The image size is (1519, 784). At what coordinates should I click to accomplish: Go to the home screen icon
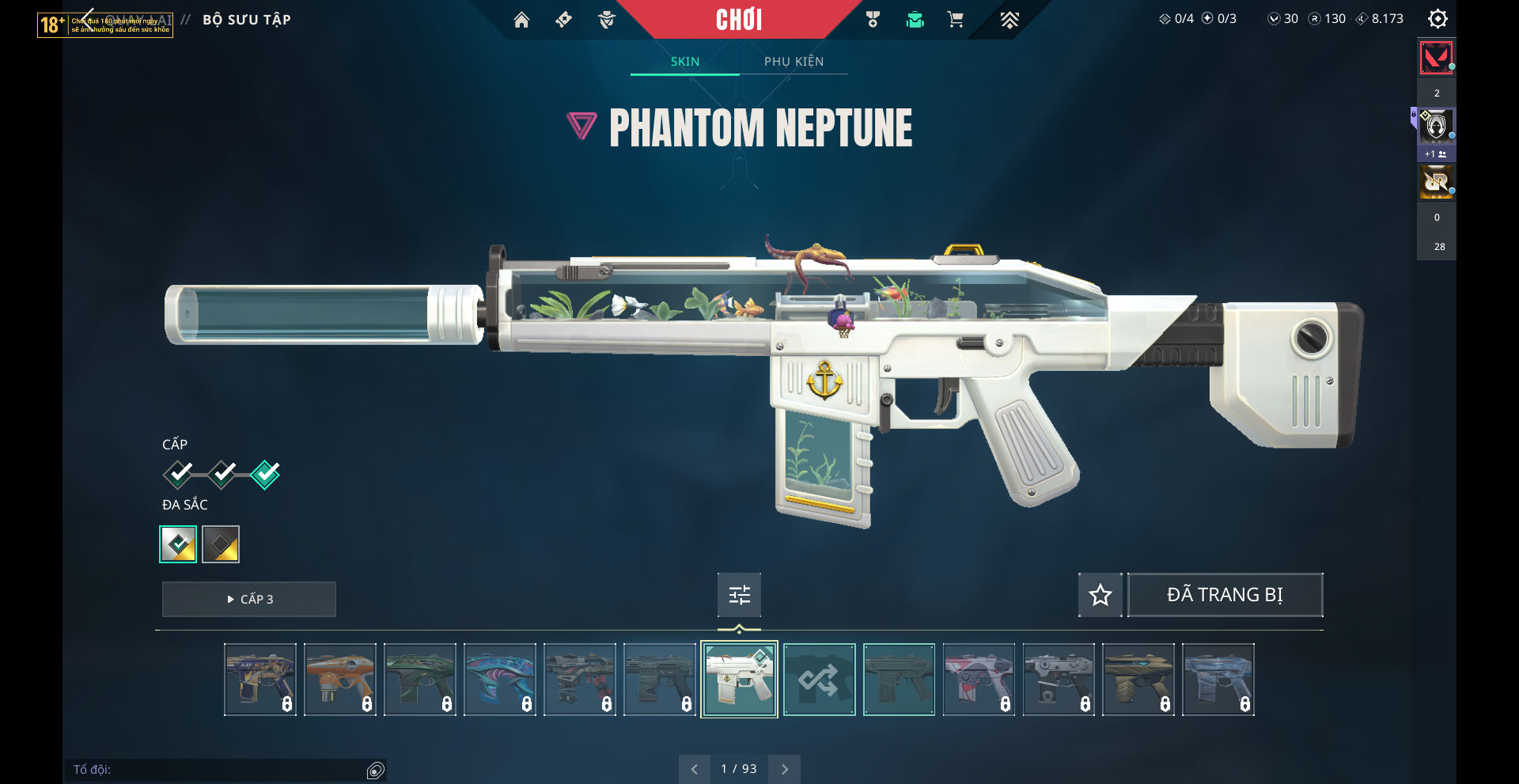pyautogui.click(x=521, y=20)
